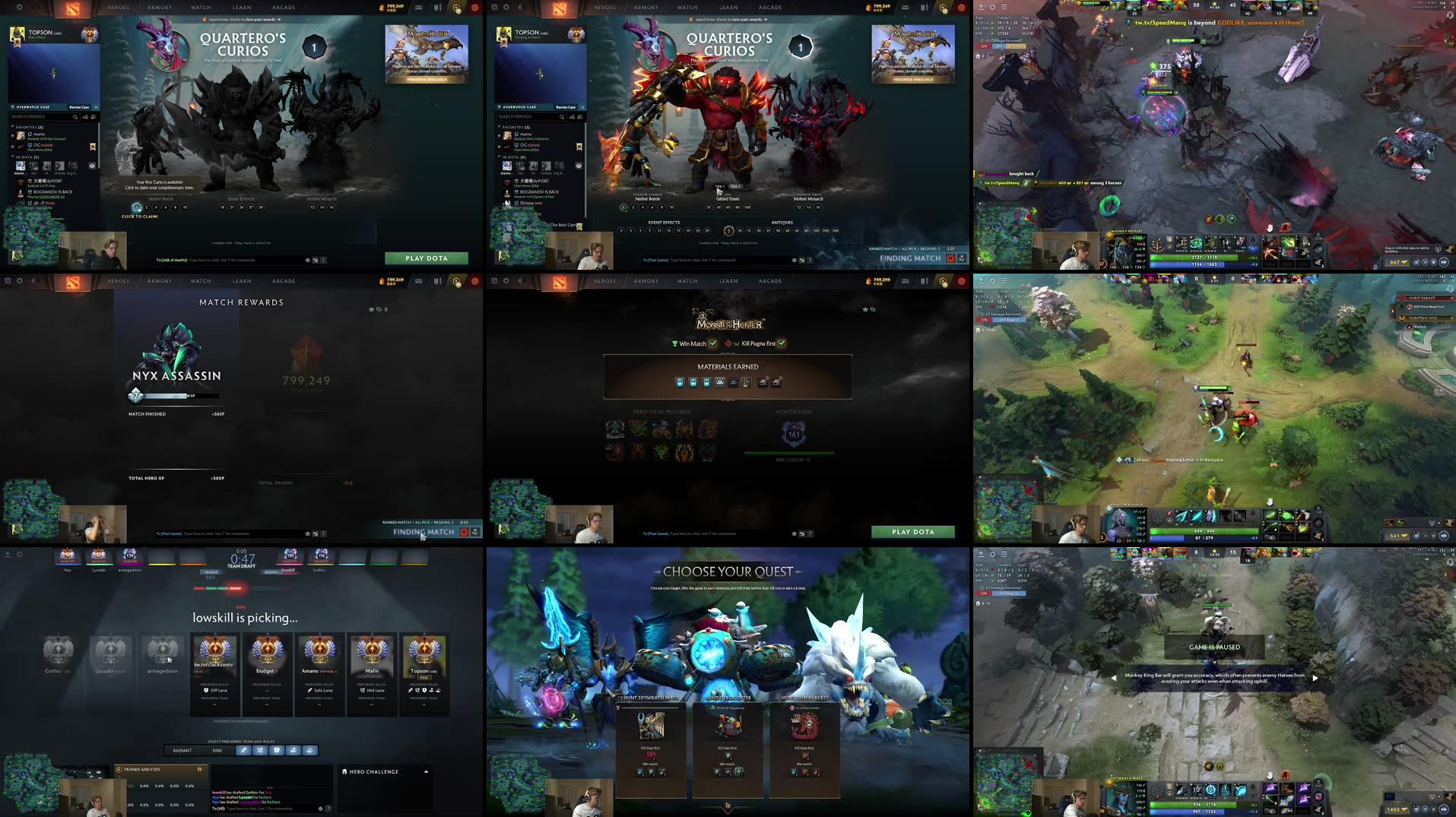Click the PLAY DOTA button

[426, 258]
